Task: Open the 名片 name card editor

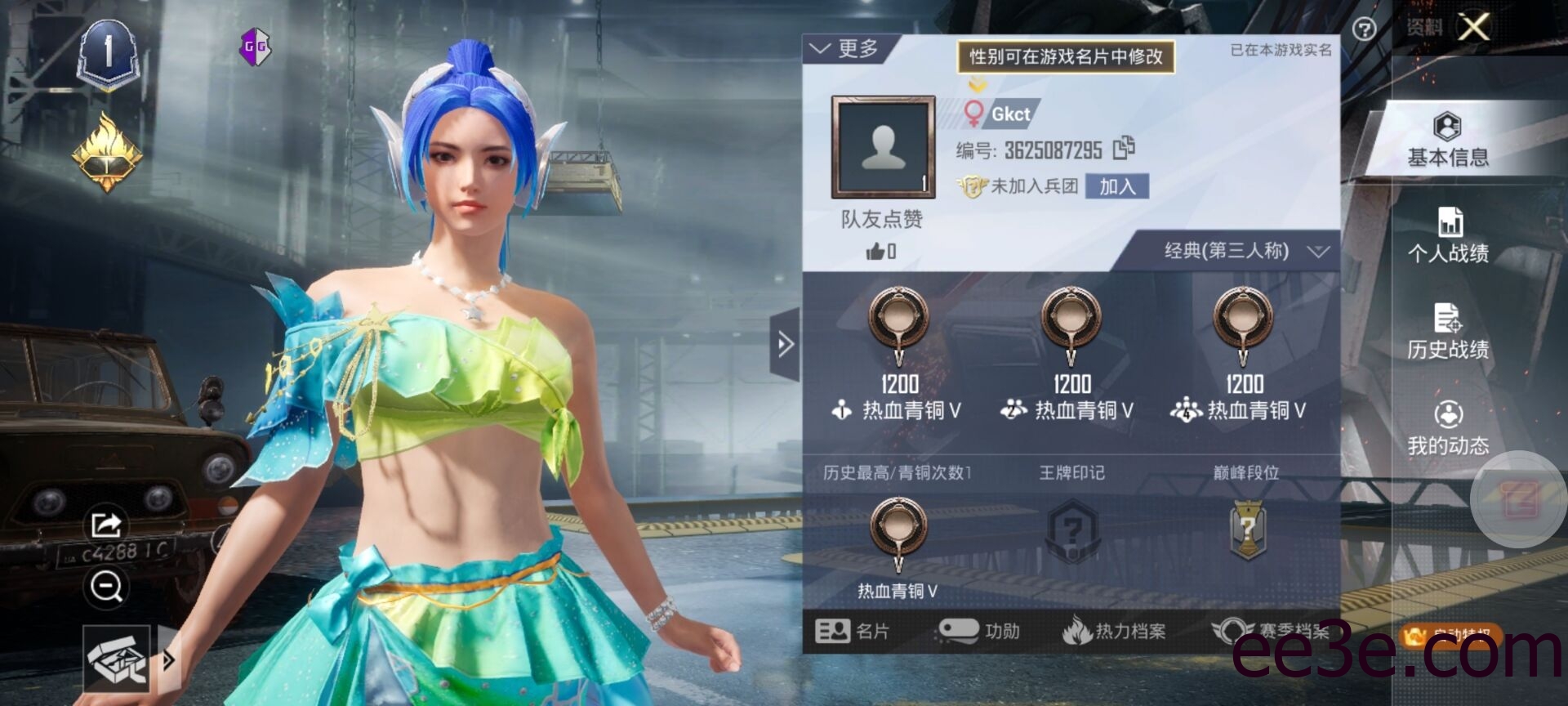Action: point(853,631)
